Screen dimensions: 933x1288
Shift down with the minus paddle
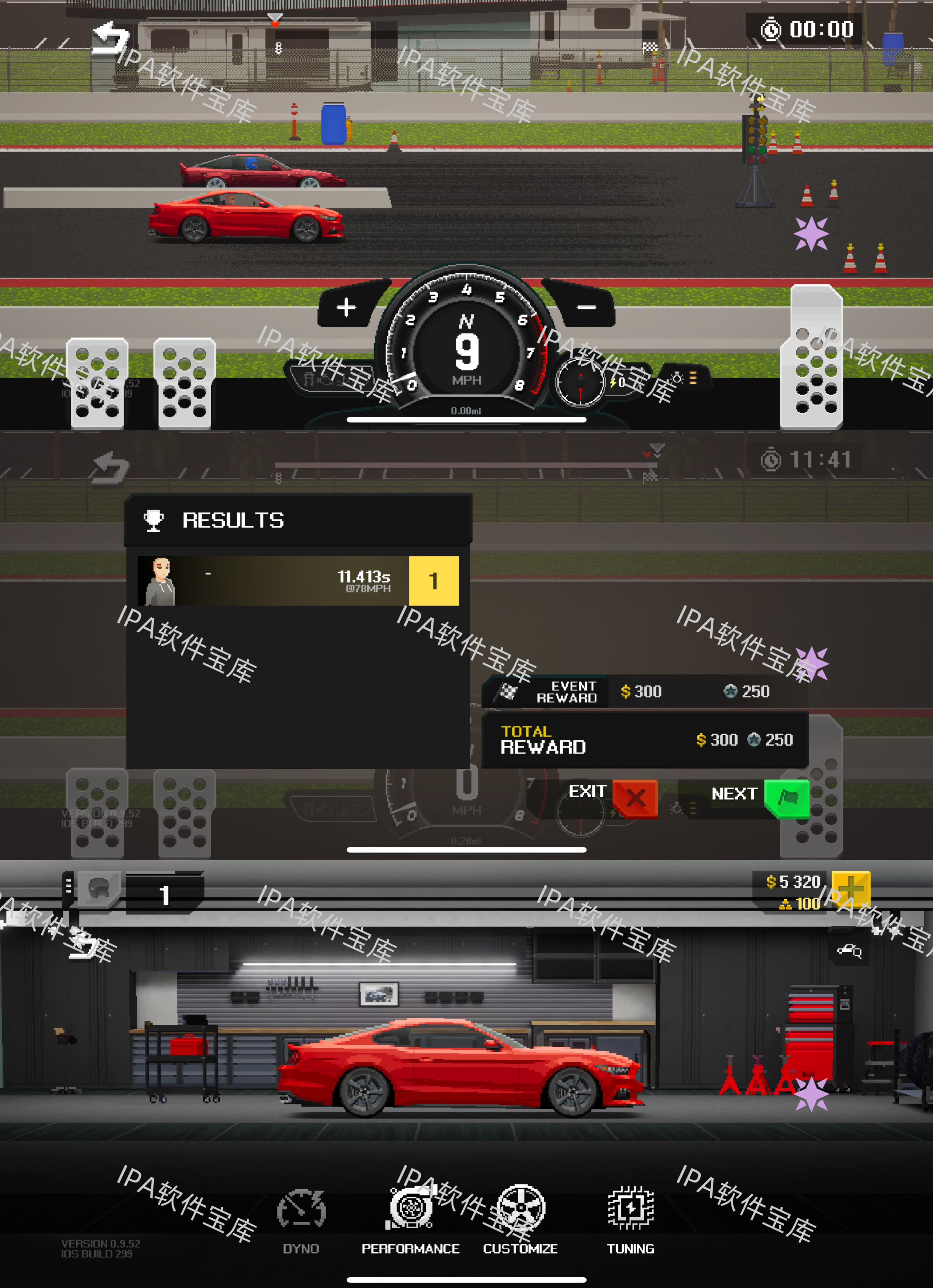(586, 307)
